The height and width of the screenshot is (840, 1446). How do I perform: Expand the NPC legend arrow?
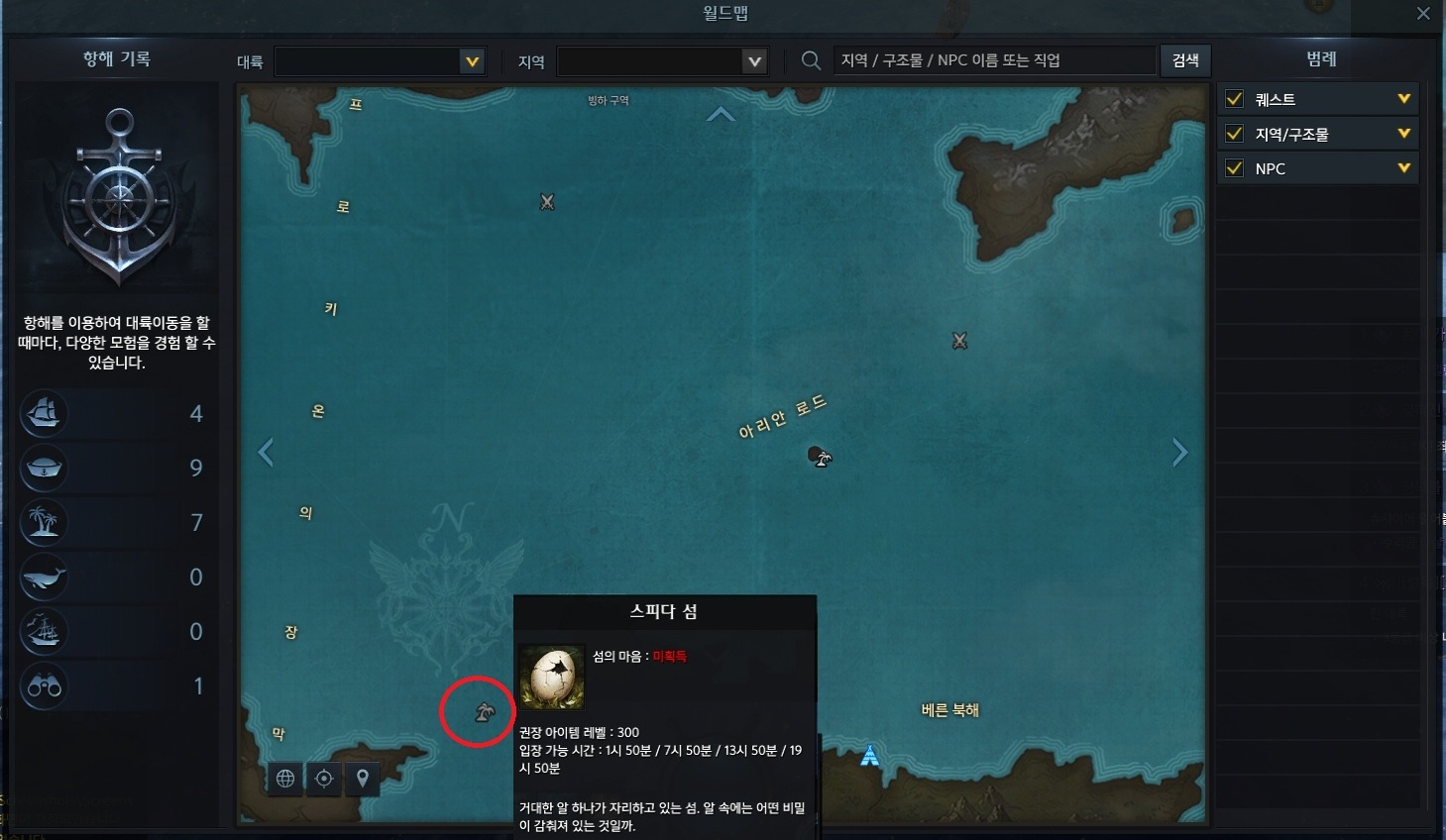tap(1403, 168)
